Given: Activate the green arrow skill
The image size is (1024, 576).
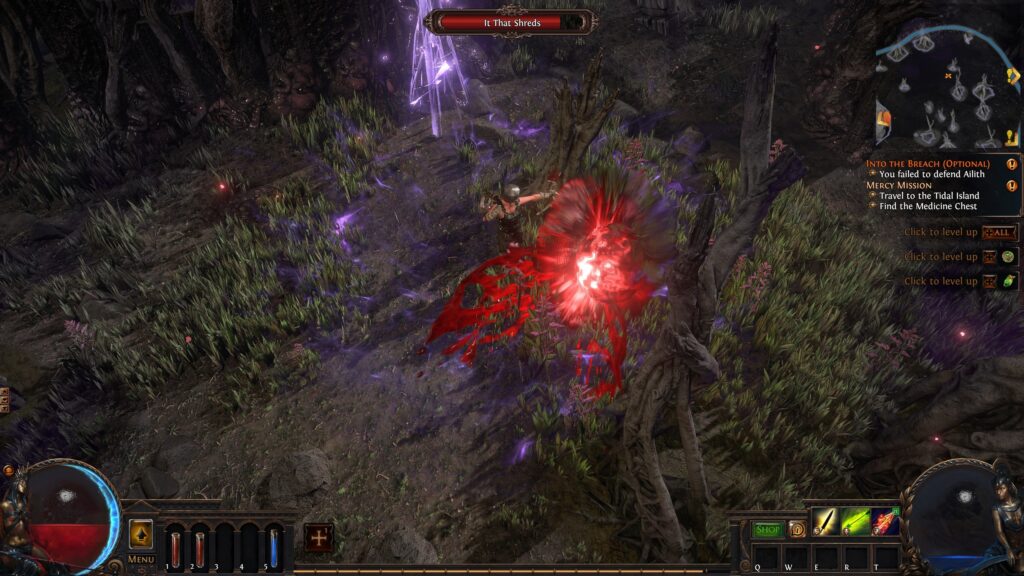Looking at the screenshot, I should tap(855, 521).
